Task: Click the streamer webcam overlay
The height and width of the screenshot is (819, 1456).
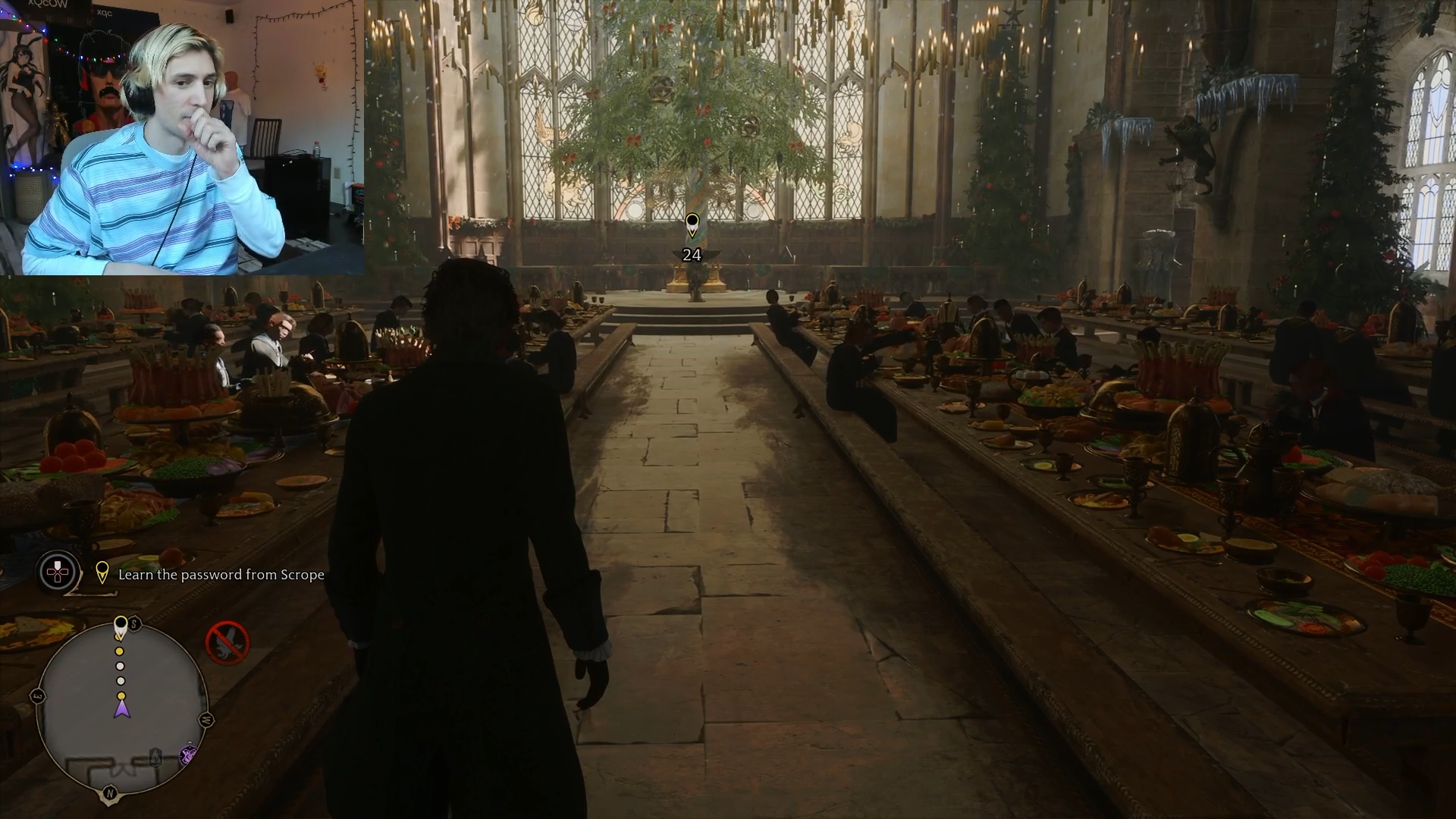Action: pos(182,136)
